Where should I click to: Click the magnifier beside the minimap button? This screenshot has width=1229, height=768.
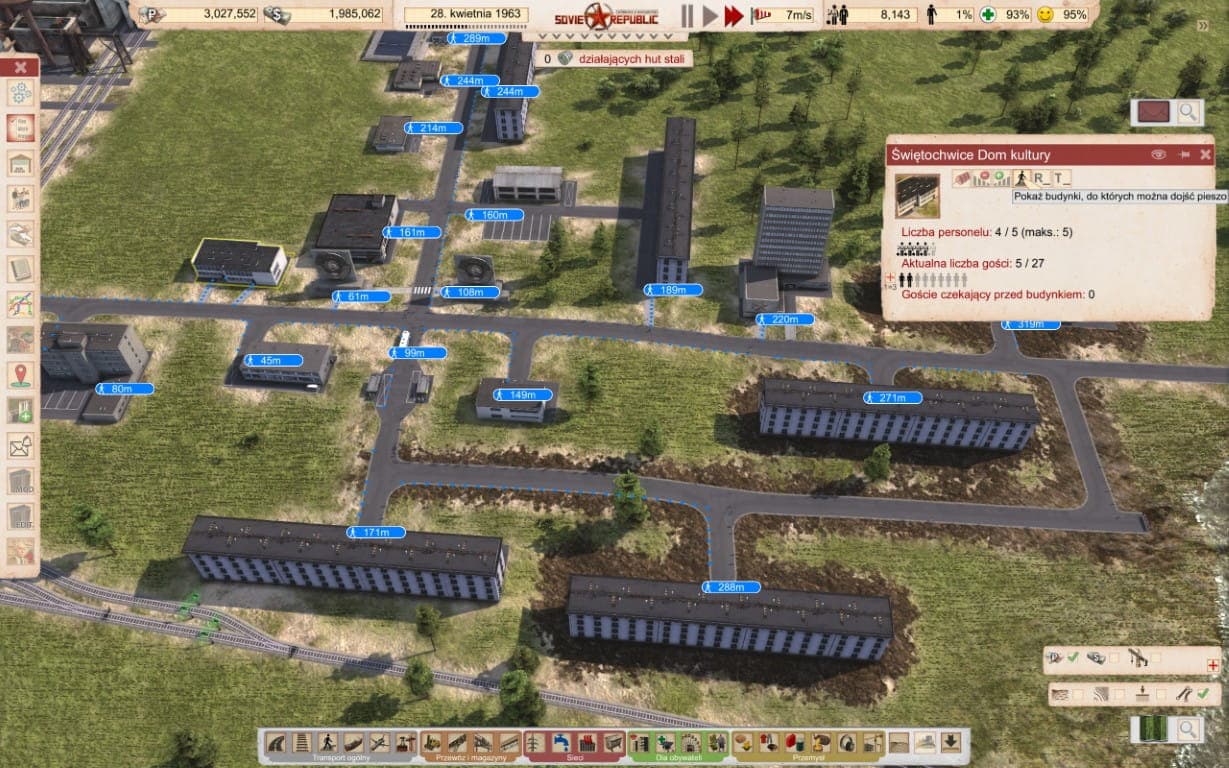(x=1188, y=730)
